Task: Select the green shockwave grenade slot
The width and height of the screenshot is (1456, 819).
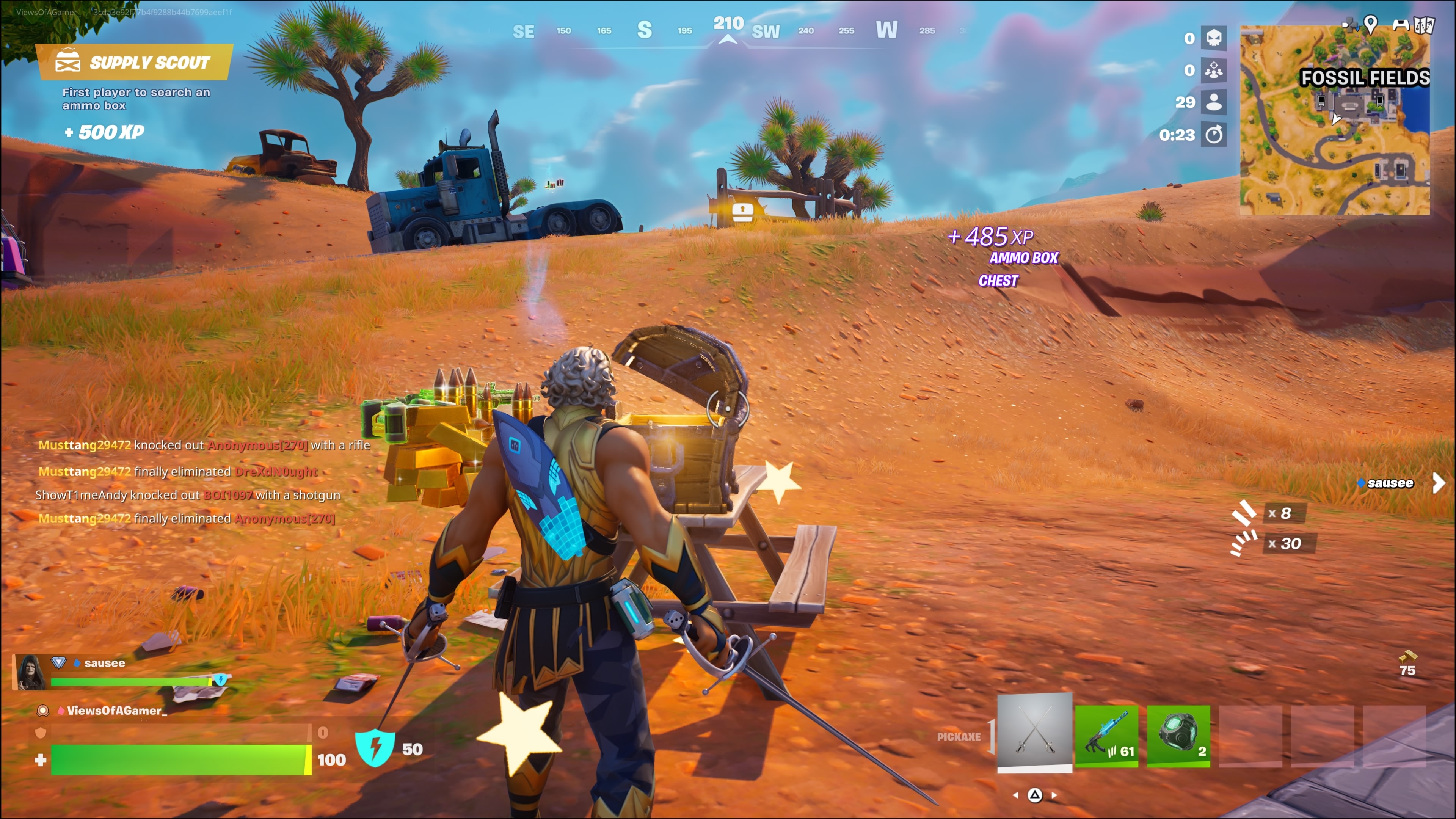Action: [x=1178, y=735]
